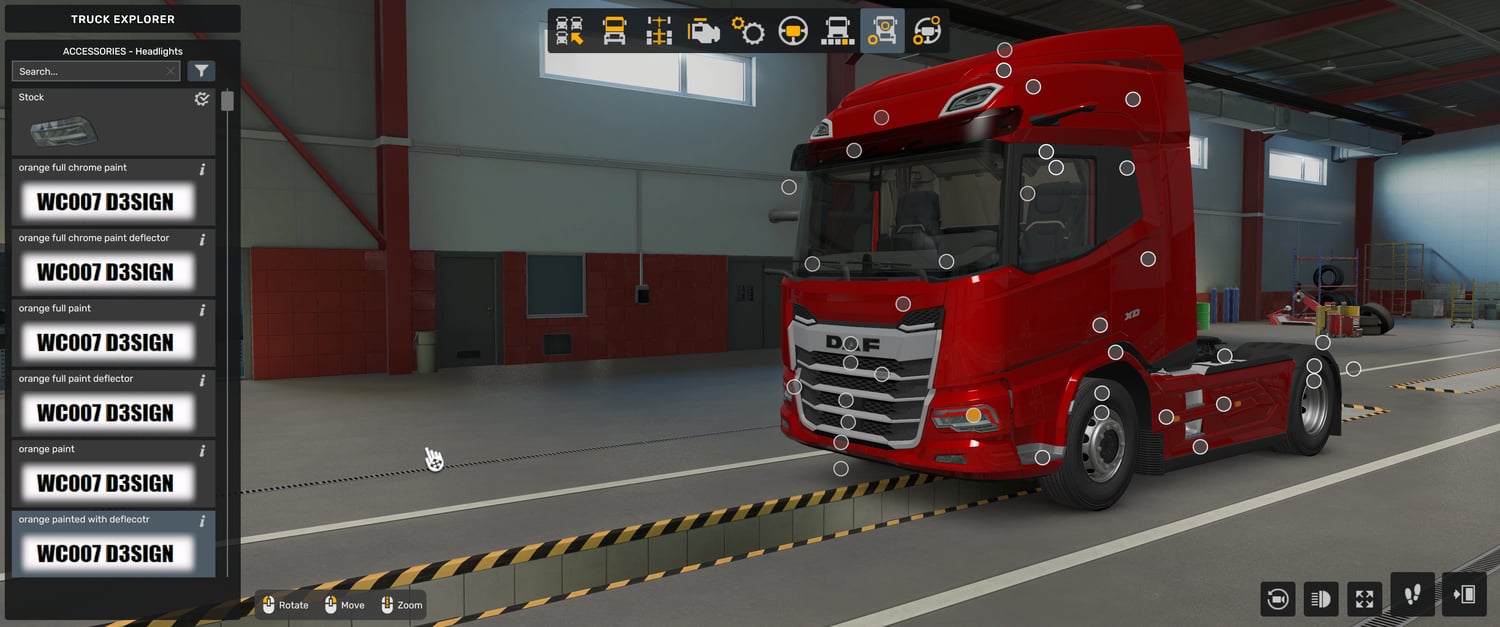This screenshot has width=1500, height=627.
Task: Switch to the engine tab
Action: [703, 31]
